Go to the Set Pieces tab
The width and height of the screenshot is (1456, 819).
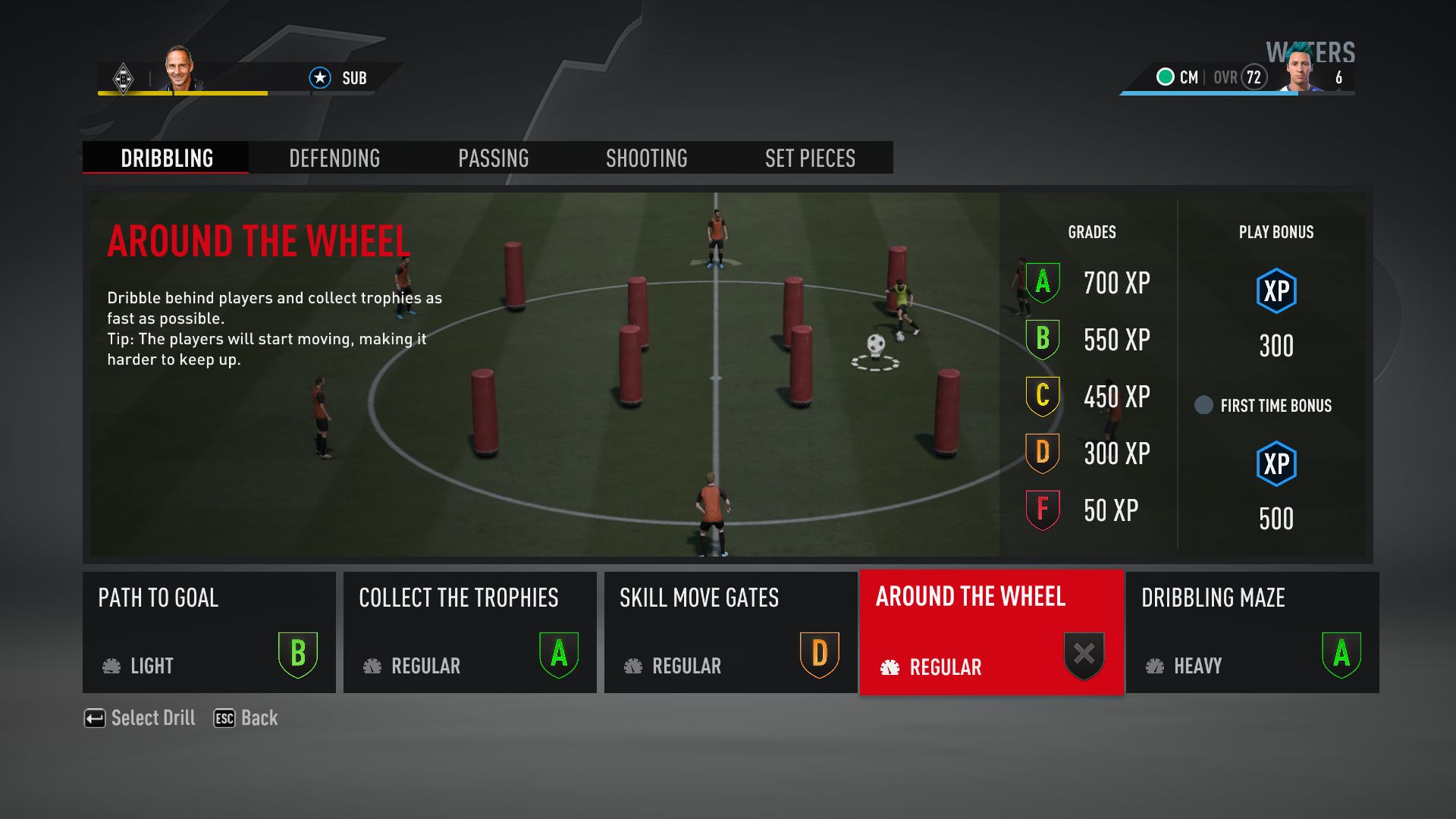tap(810, 158)
